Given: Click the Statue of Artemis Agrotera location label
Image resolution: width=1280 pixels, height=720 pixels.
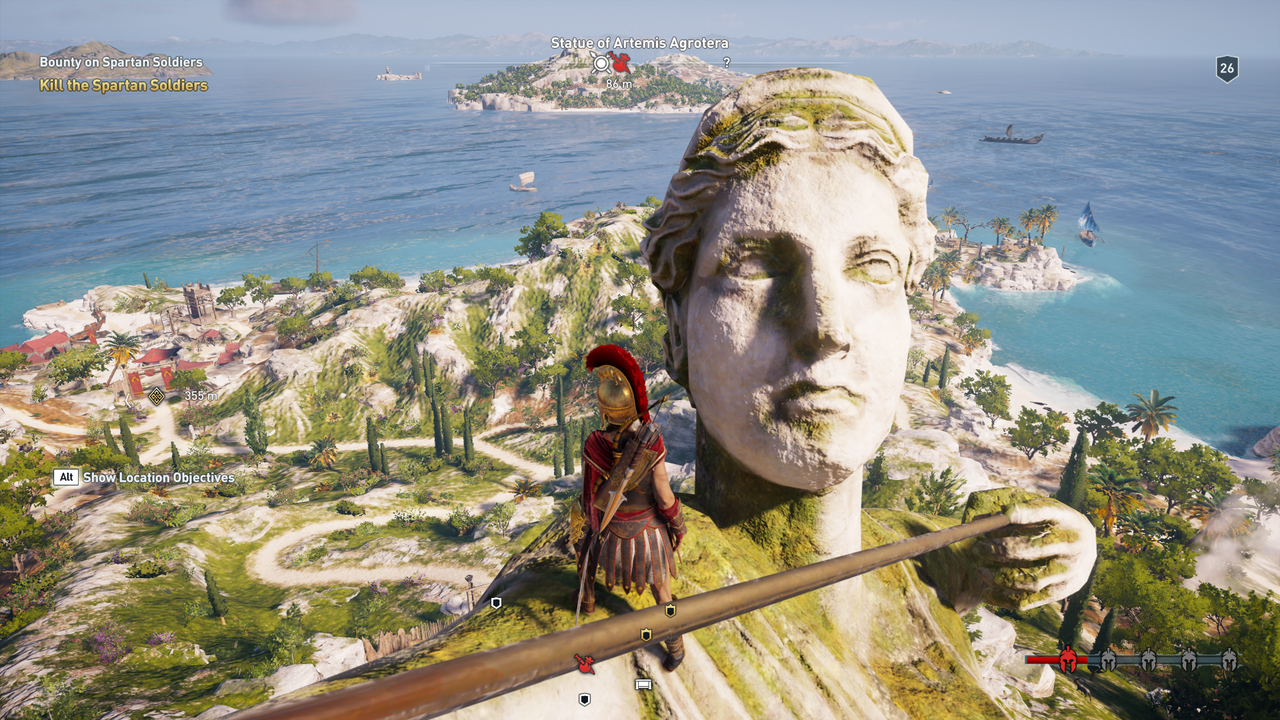Looking at the screenshot, I should point(639,43).
